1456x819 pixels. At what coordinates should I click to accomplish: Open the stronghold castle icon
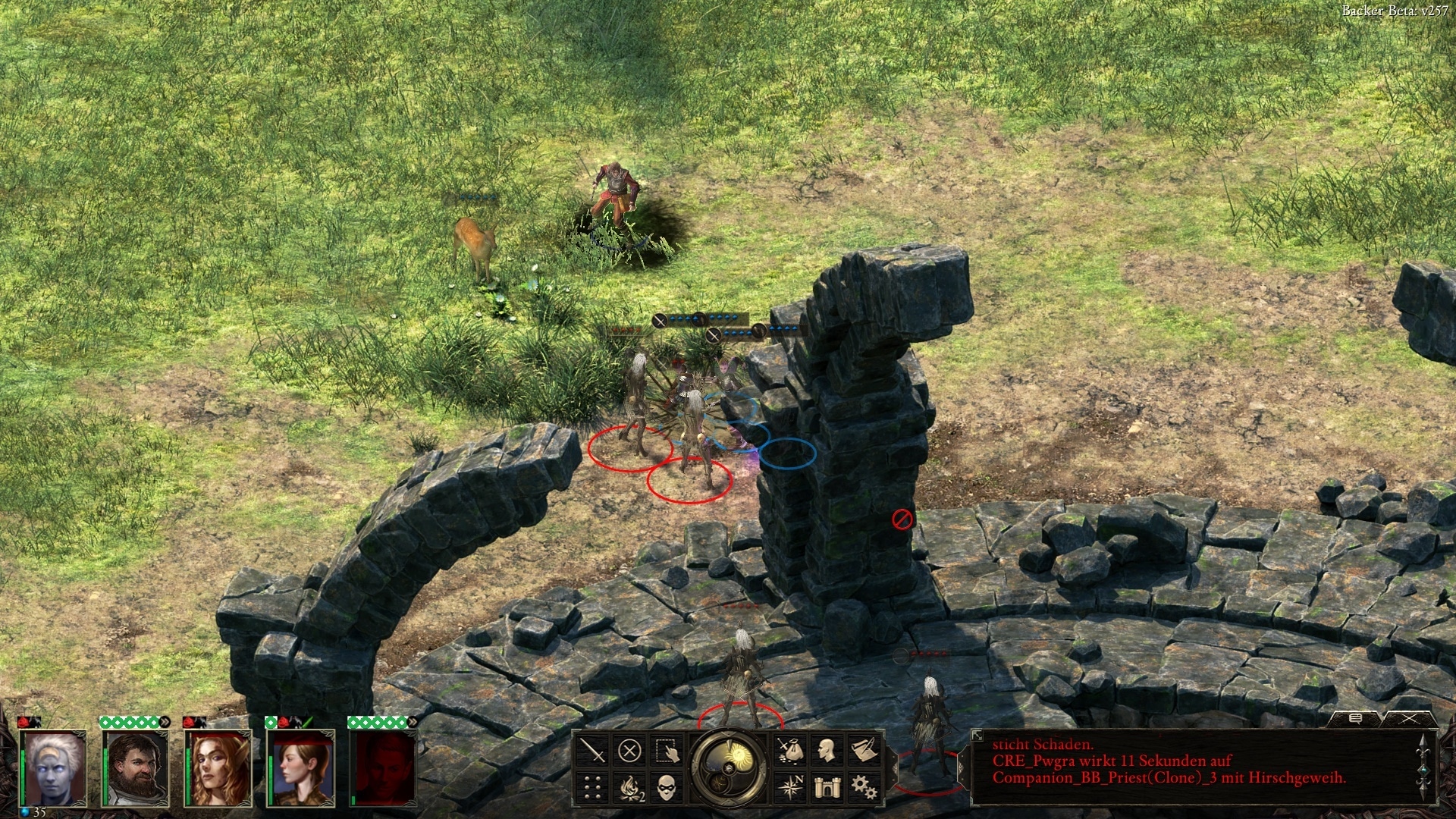pyautogui.click(x=827, y=787)
